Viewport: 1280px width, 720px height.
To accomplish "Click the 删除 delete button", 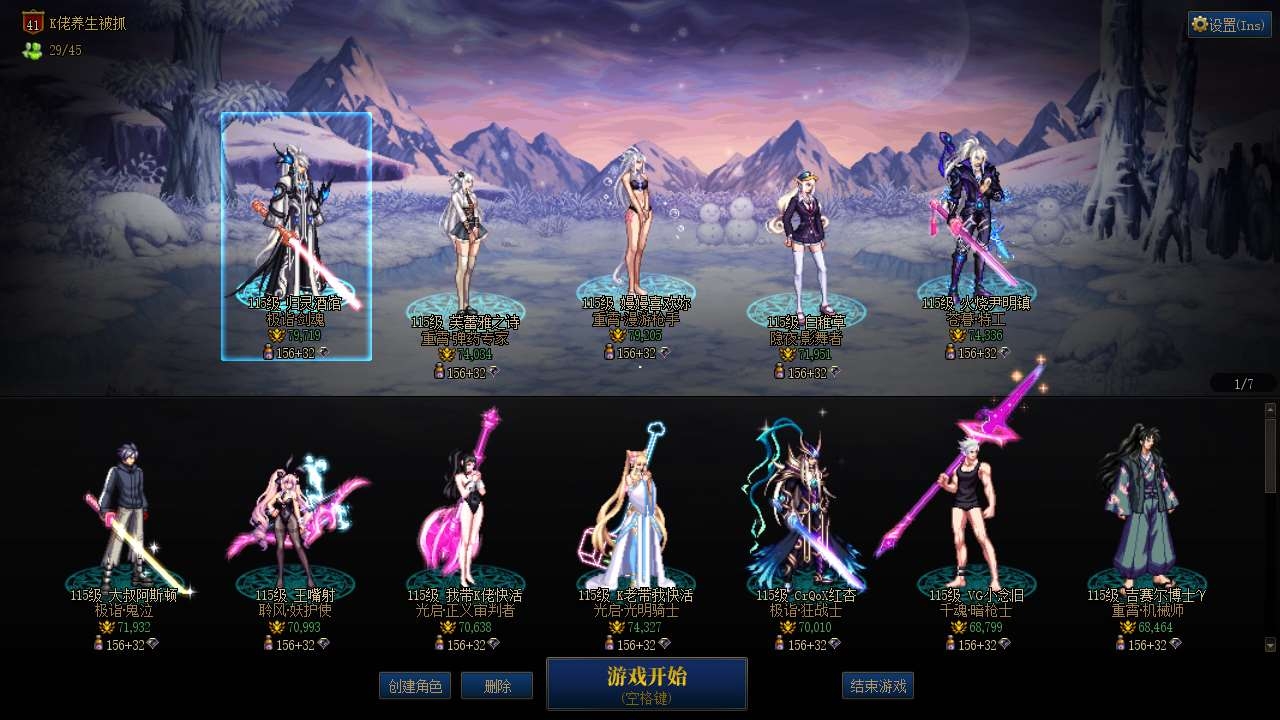I will pos(497,686).
